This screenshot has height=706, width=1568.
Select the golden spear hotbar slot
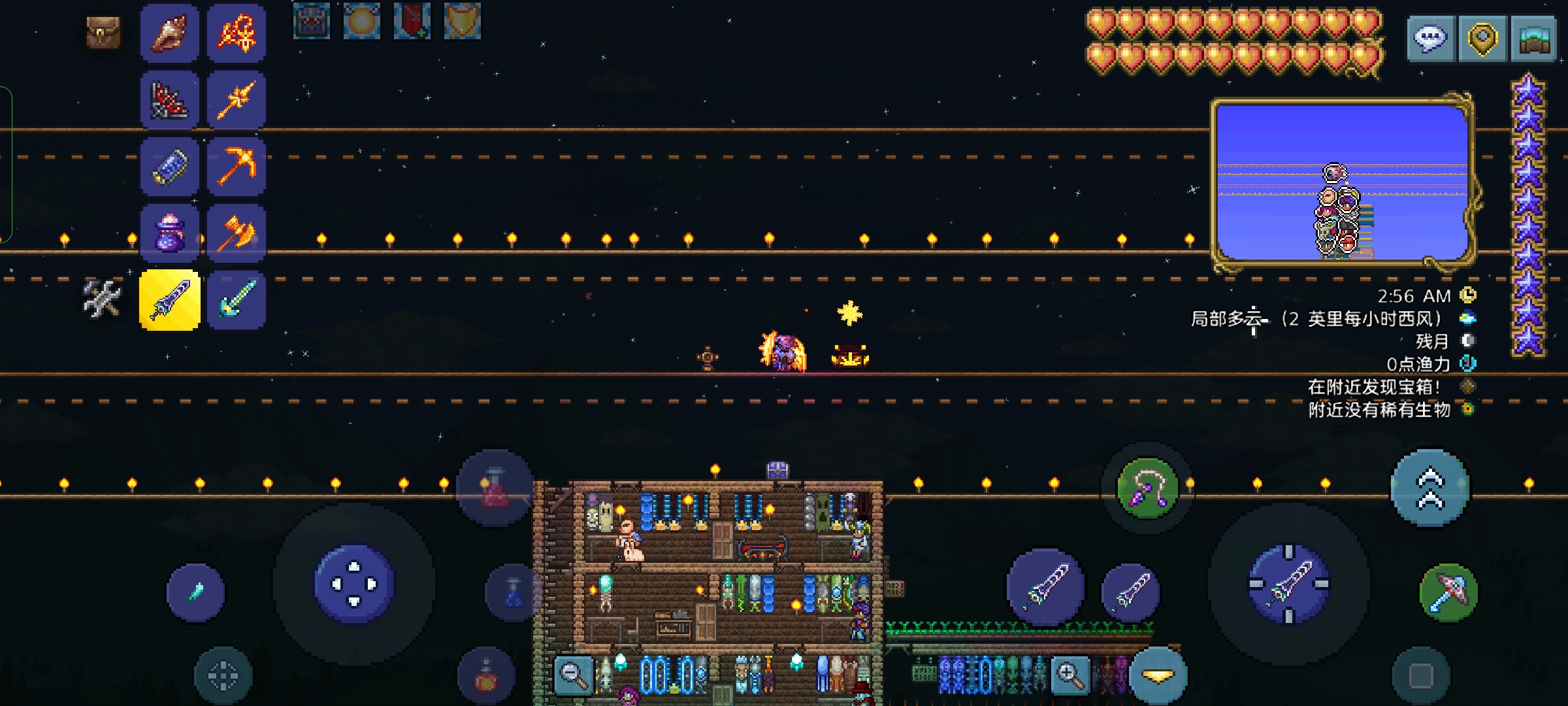237,100
